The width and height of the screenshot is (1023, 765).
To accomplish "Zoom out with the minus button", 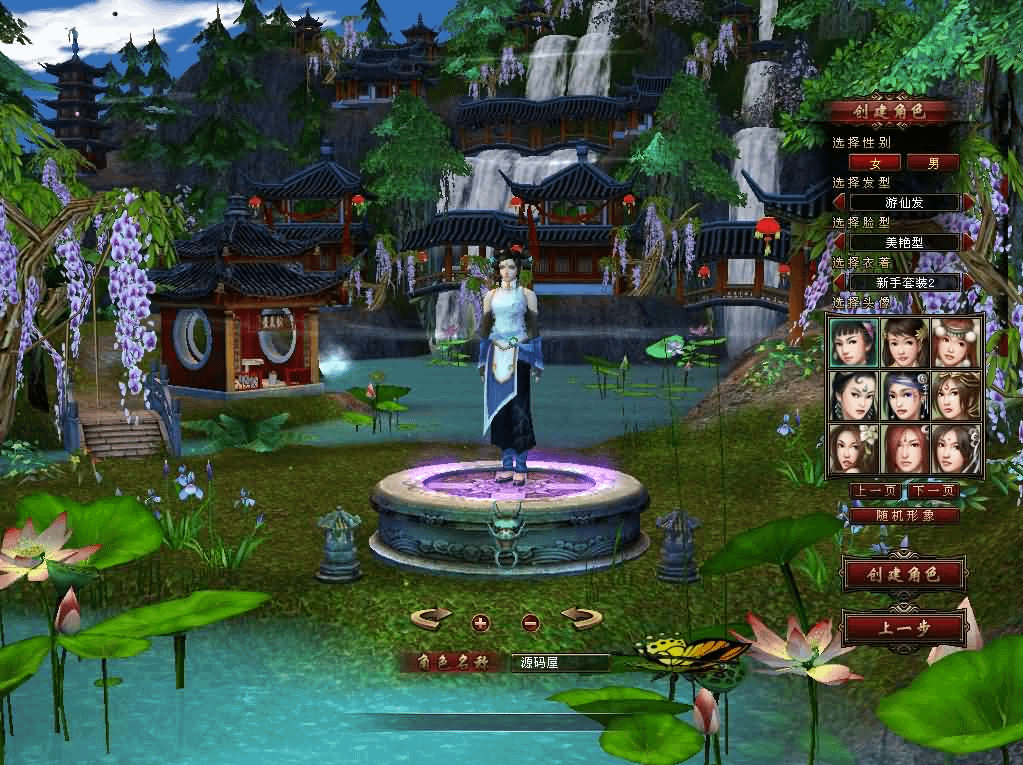I will 531,623.
